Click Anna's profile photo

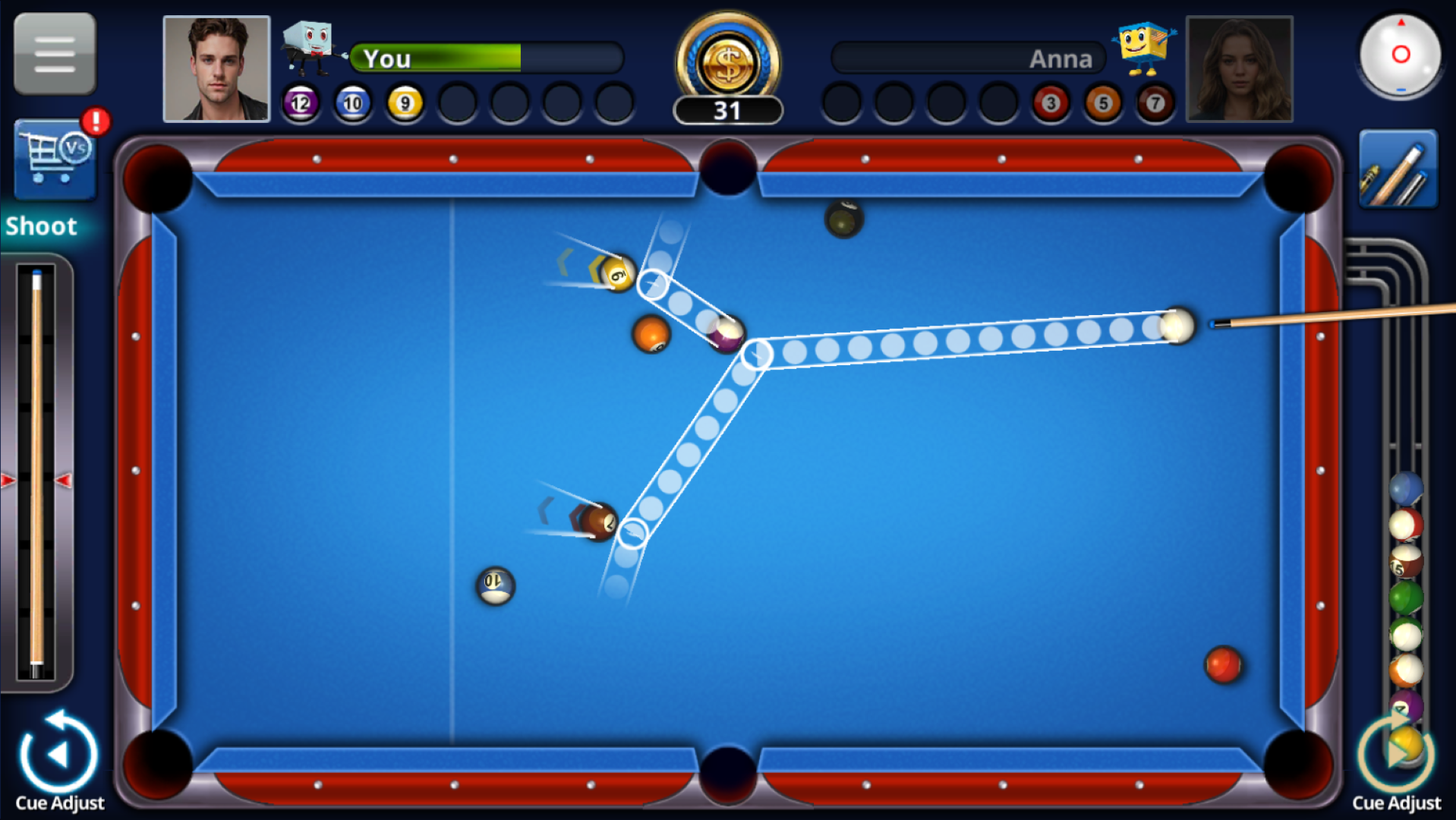(1240, 67)
